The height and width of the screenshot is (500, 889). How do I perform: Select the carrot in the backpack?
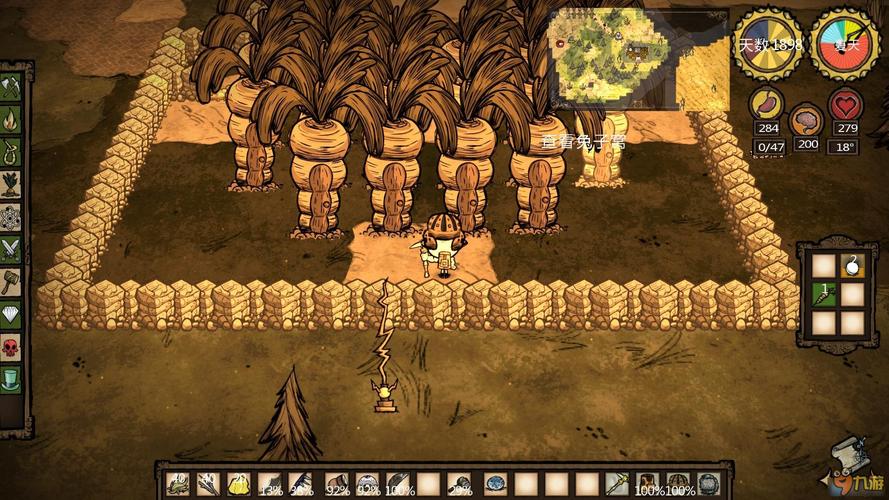coord(825,294)
